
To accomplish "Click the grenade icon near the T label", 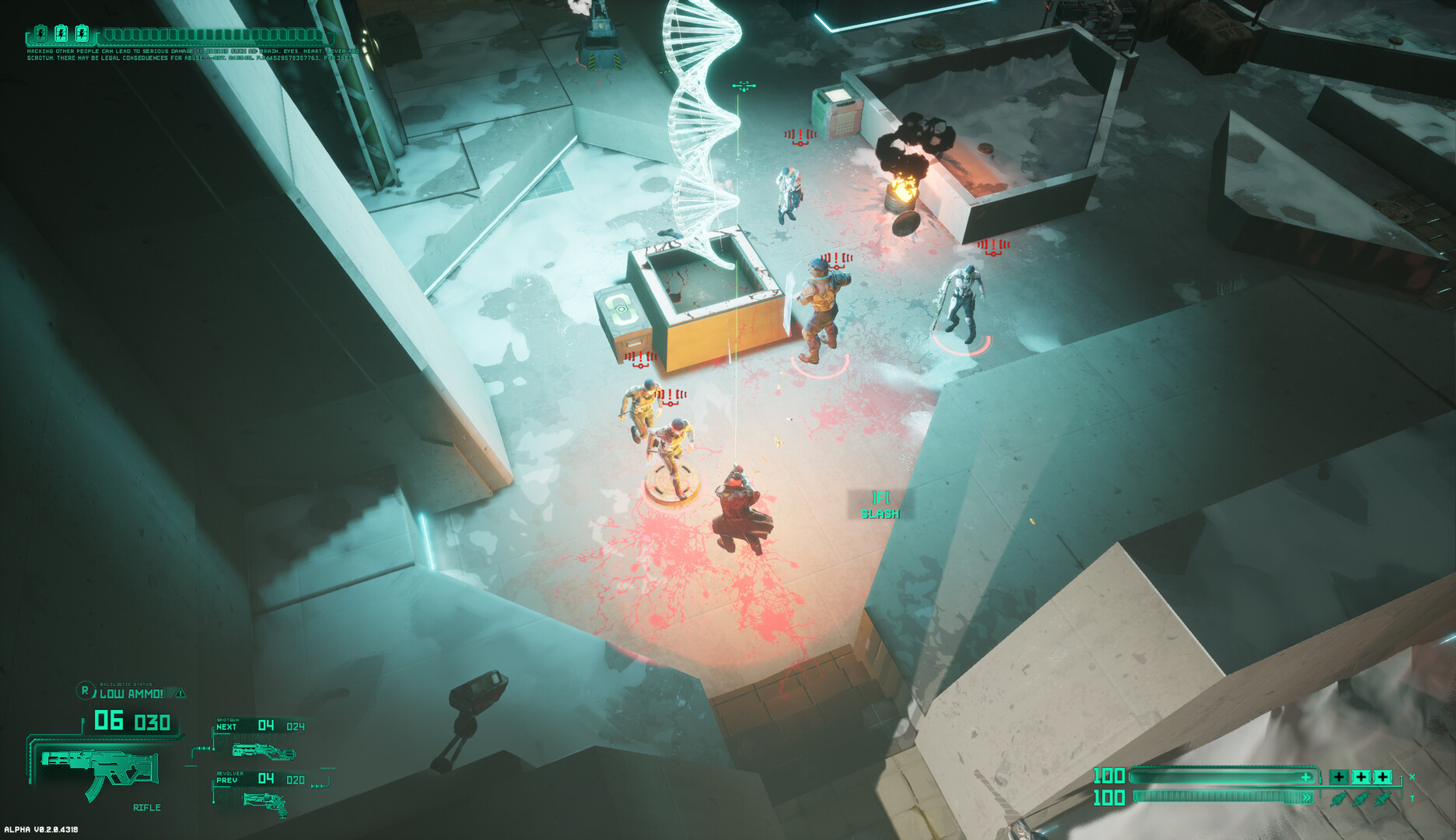I will 1382,799.
